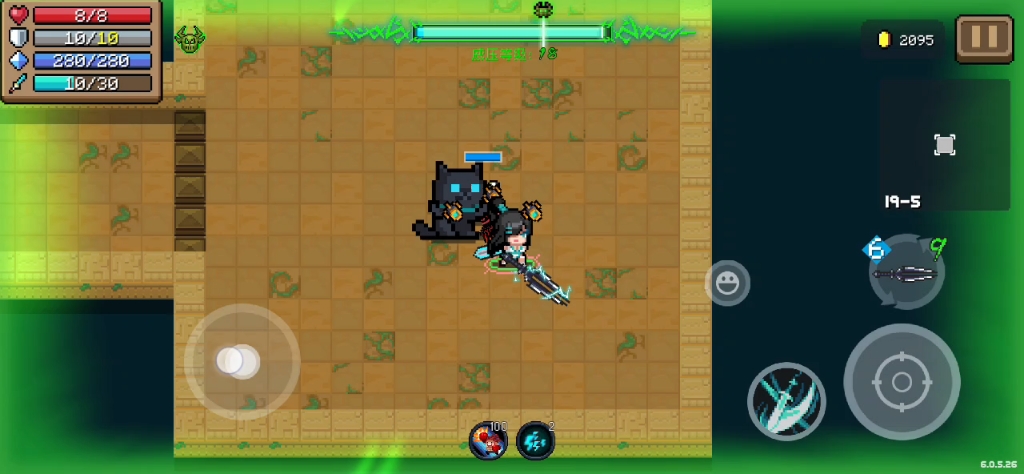Switch weapon using the sword swap button
Viewport: 1024px width, 474px height.
[906, 272]
